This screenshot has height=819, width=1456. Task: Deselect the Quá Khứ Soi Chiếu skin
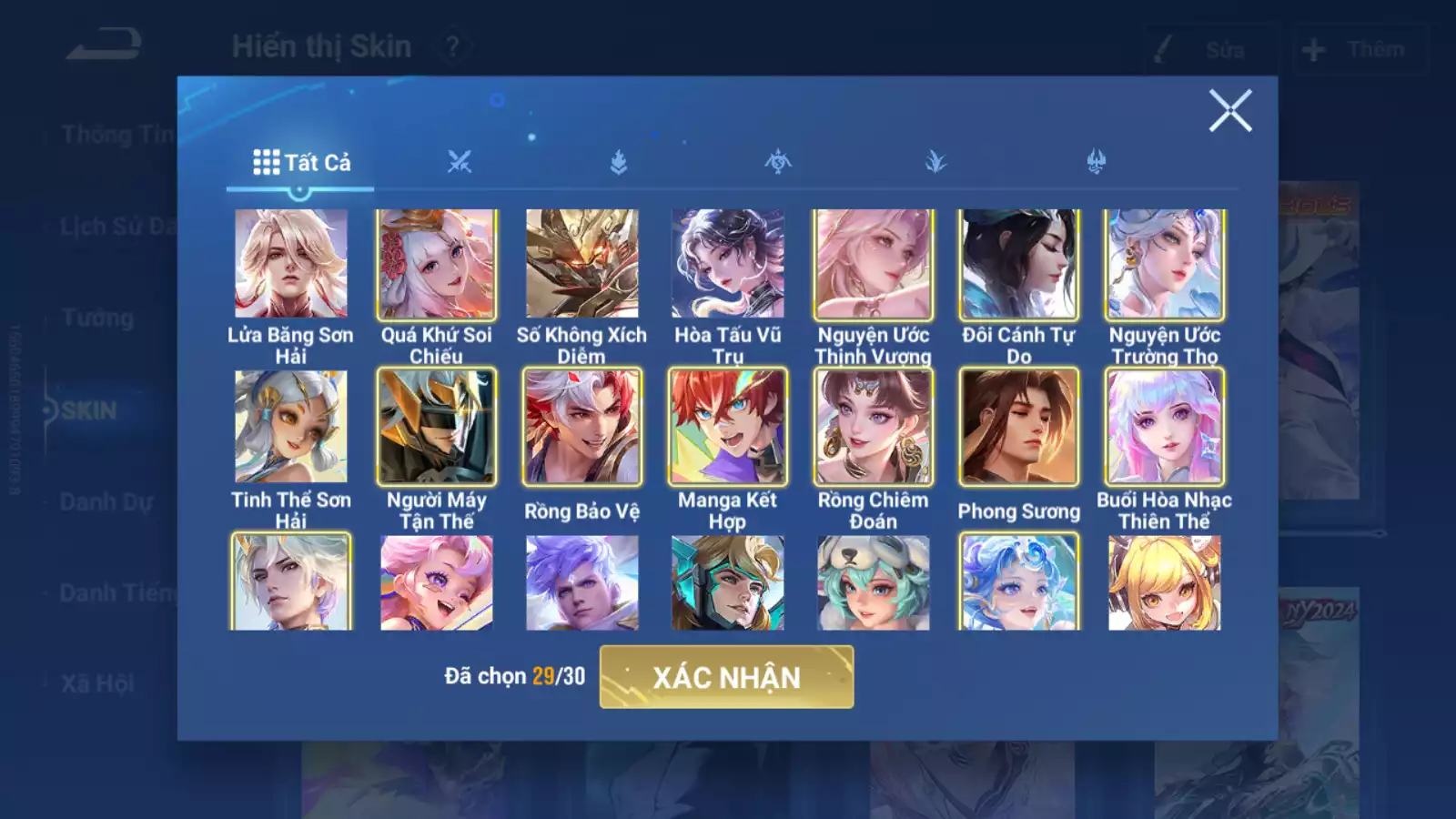point(437,264)
